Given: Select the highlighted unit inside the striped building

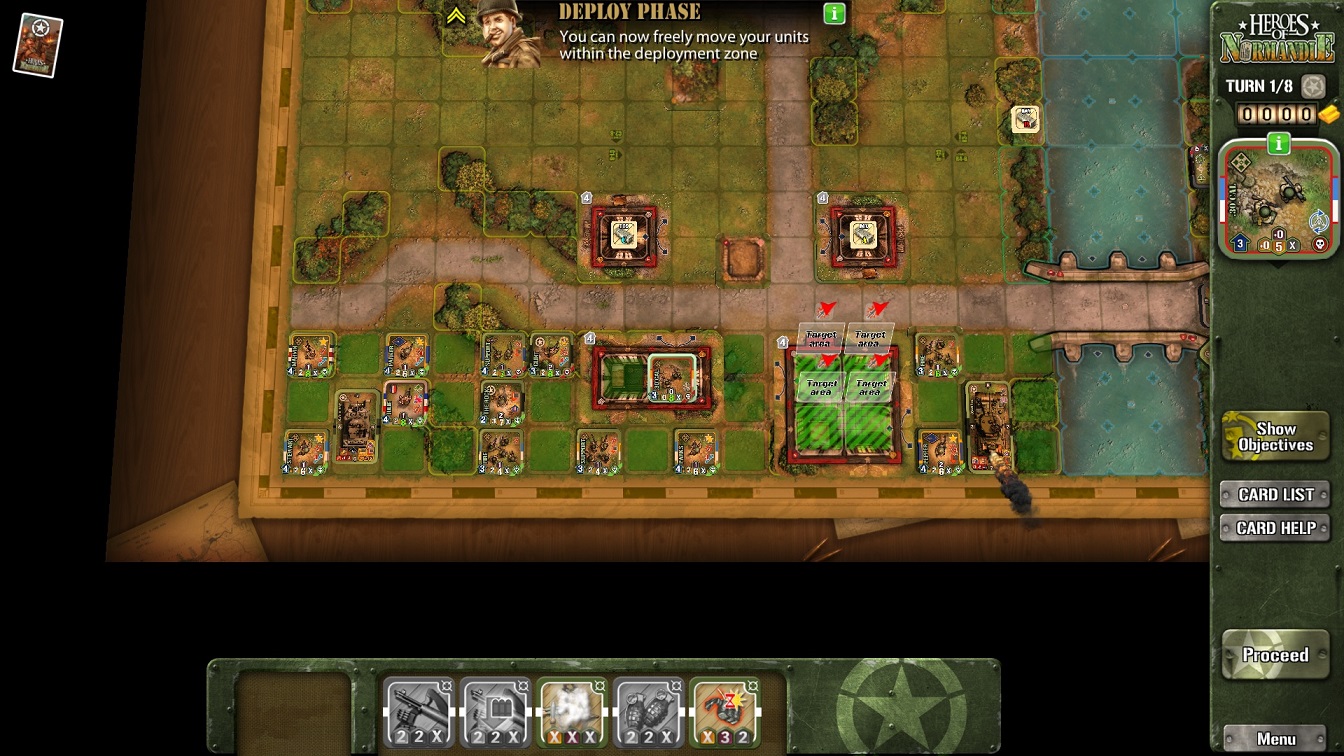Looking at the screenshot, I should click(671, 377).
